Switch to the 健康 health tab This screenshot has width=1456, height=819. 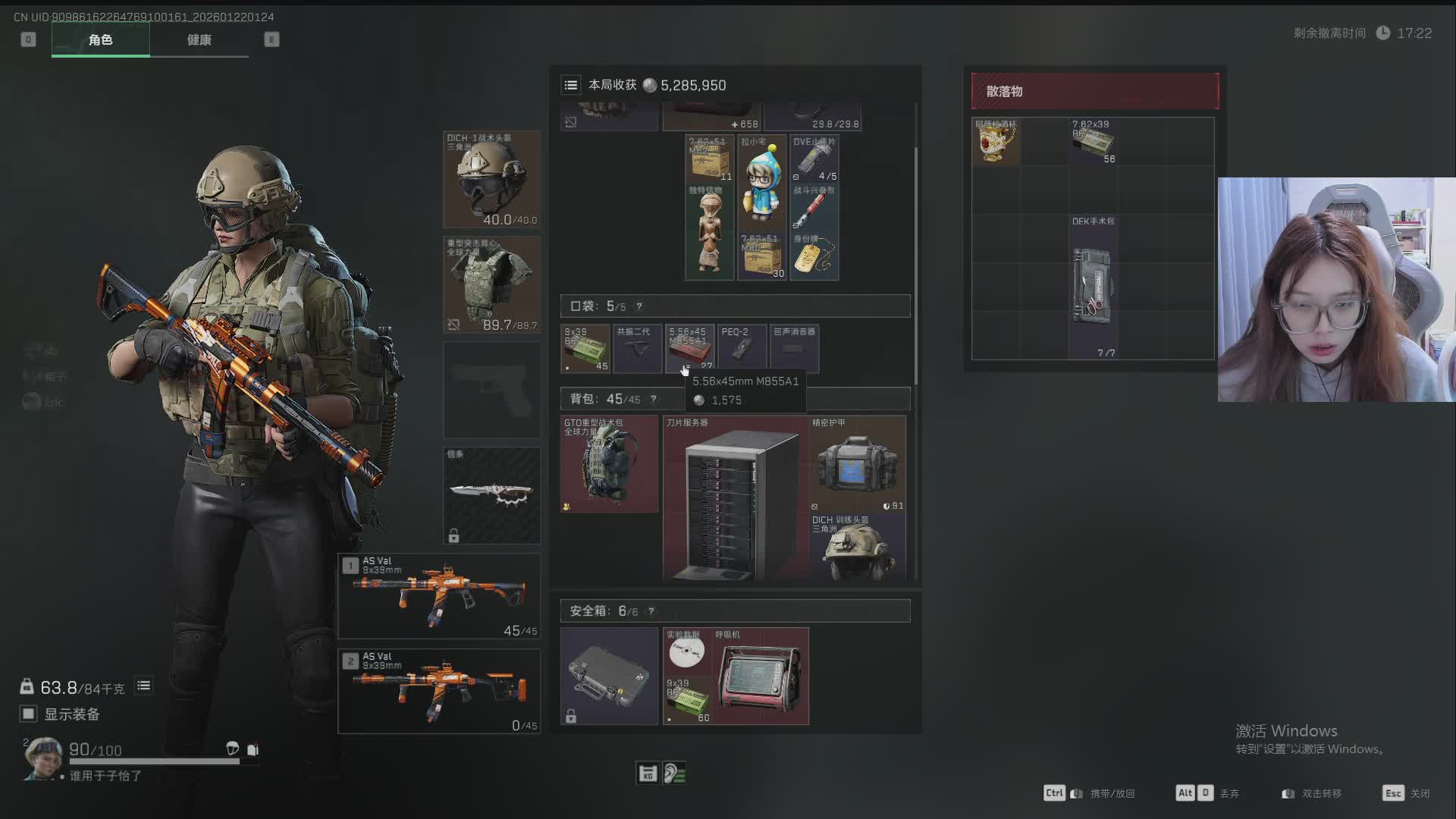pos(199,40)
